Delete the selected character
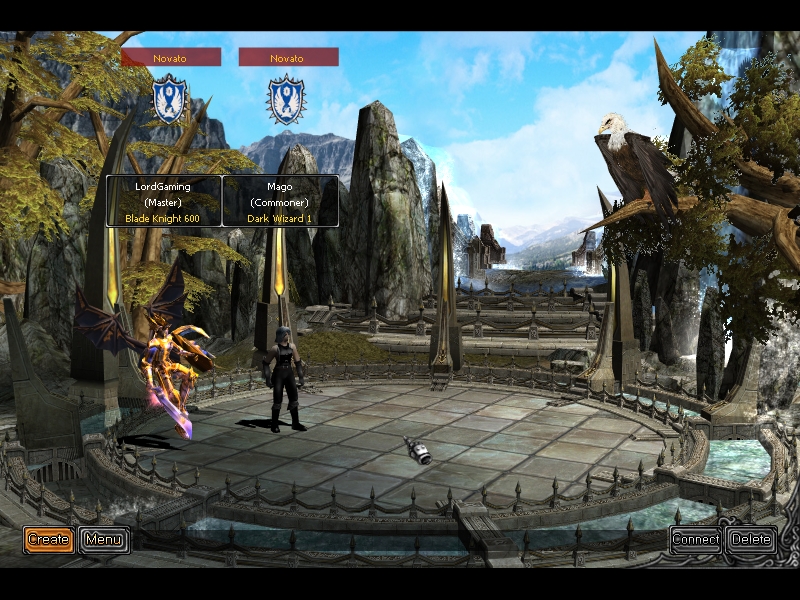The height and width of the screenshot is (600, 800). tap(751, 540)
